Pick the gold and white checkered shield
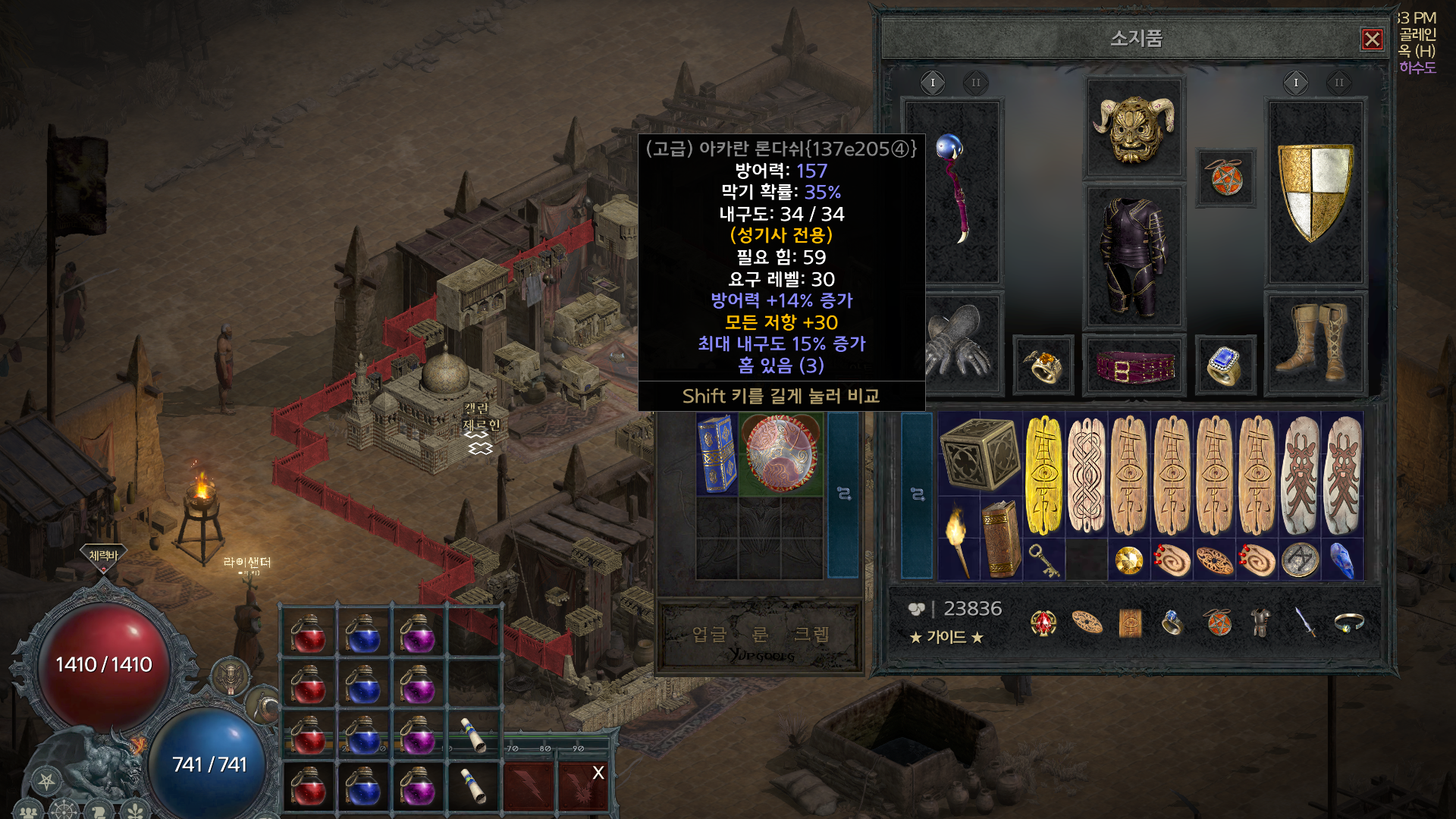1456x819 pixels. click(x=1315, y=191)
